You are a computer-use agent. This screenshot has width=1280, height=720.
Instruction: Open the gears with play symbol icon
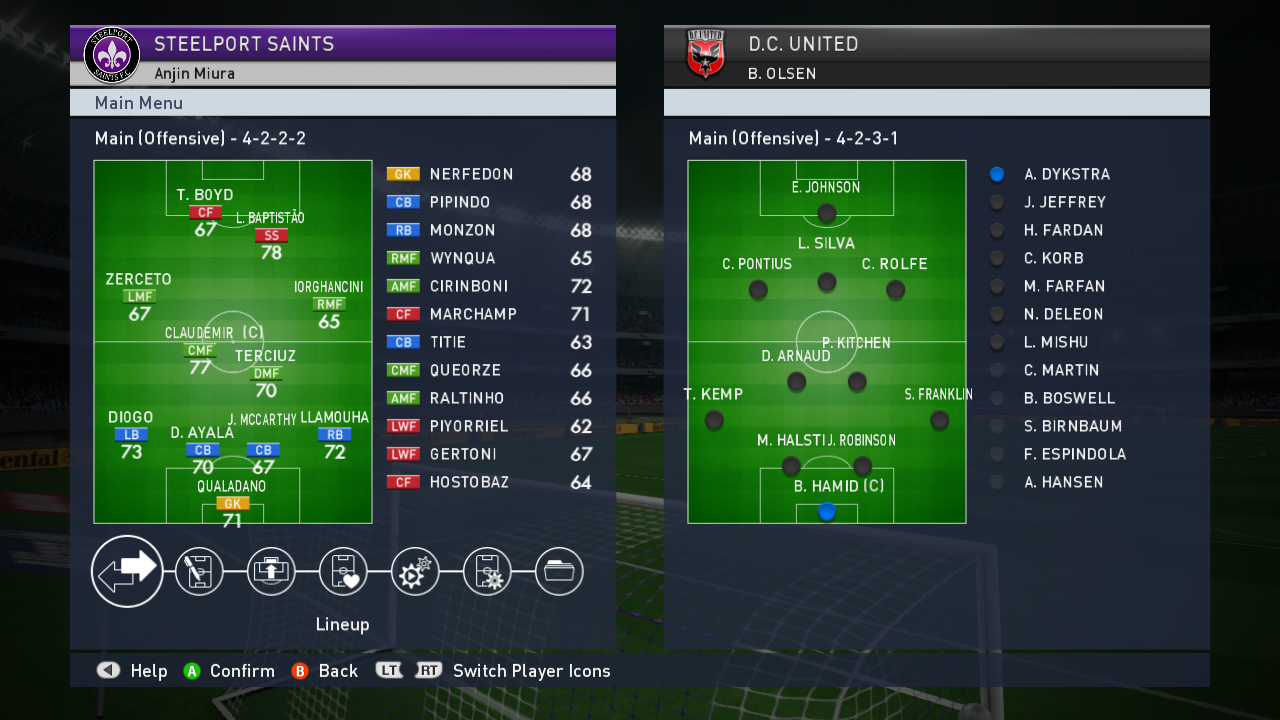pyautogui.click(x=415, y=572)
